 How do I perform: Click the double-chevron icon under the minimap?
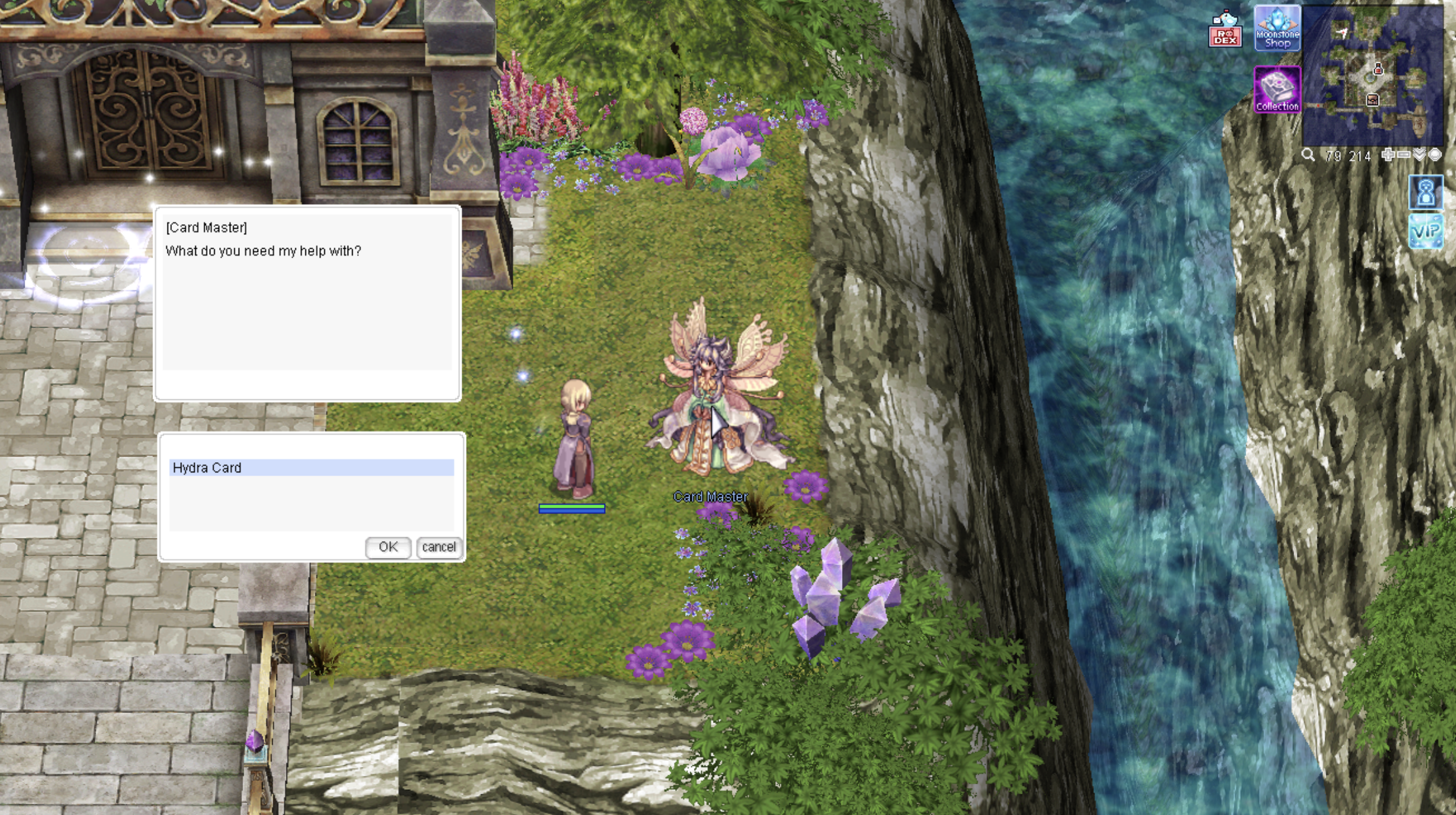click(x=1419, y=155)
